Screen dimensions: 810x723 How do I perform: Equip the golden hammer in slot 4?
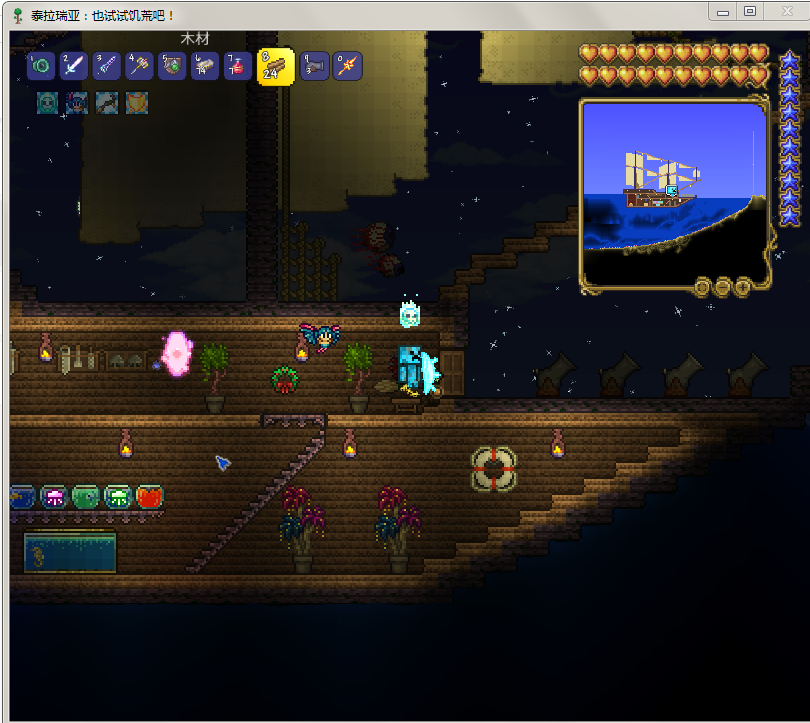pos(140,66)
